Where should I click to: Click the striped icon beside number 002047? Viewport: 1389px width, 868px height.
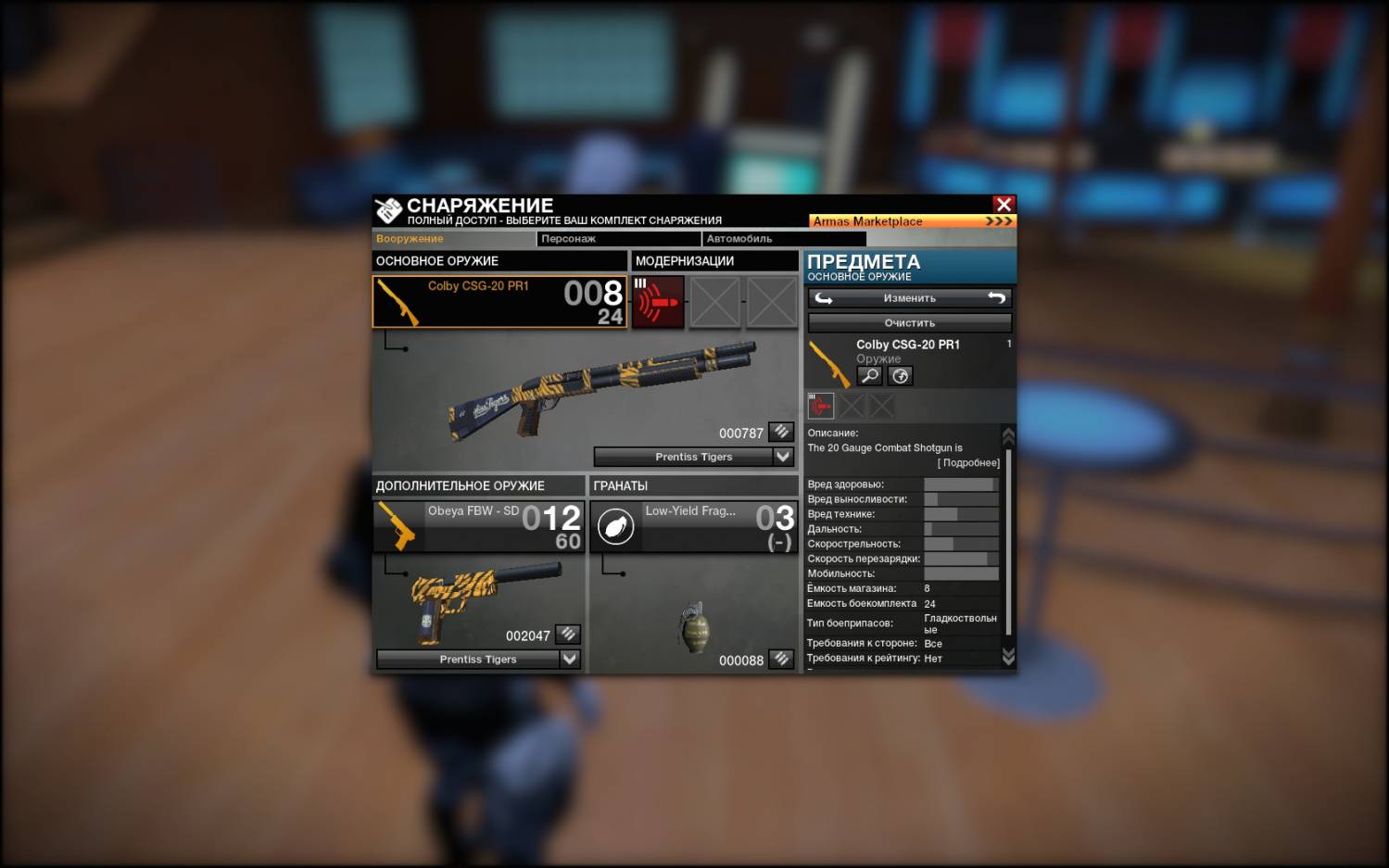[568, 635]
